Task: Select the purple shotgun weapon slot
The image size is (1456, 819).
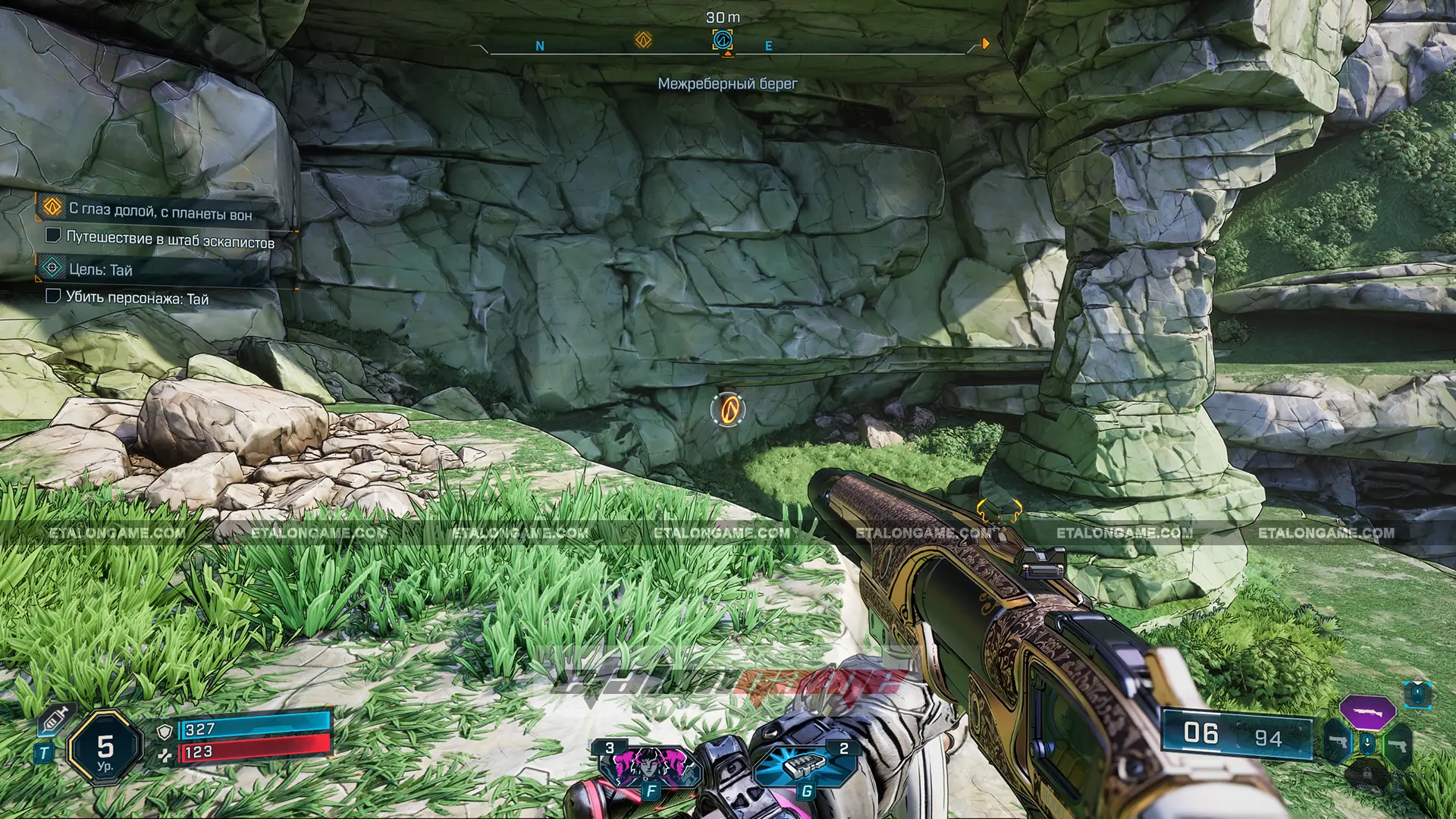Action: tap(1367, 712)
